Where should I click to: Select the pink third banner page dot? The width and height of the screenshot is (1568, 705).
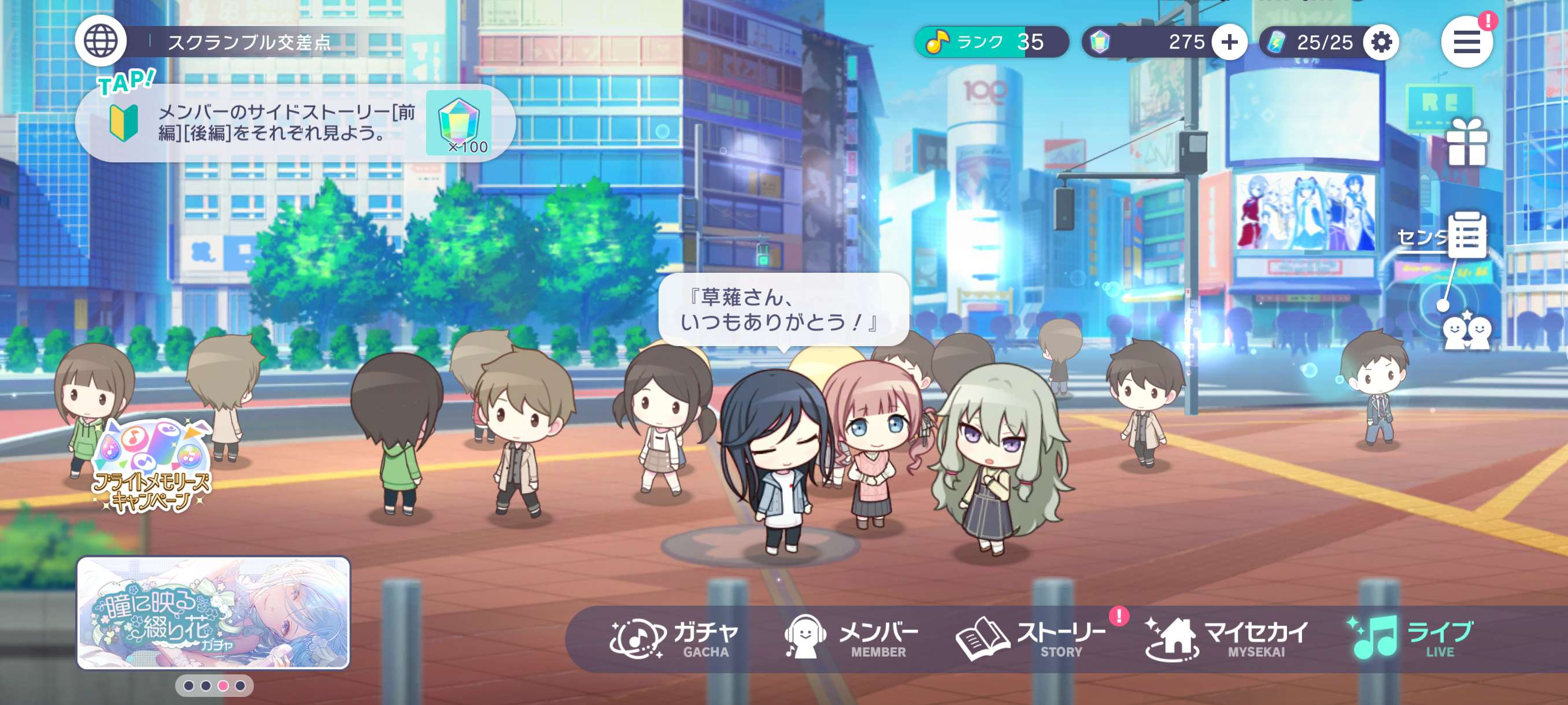(223, 685)
